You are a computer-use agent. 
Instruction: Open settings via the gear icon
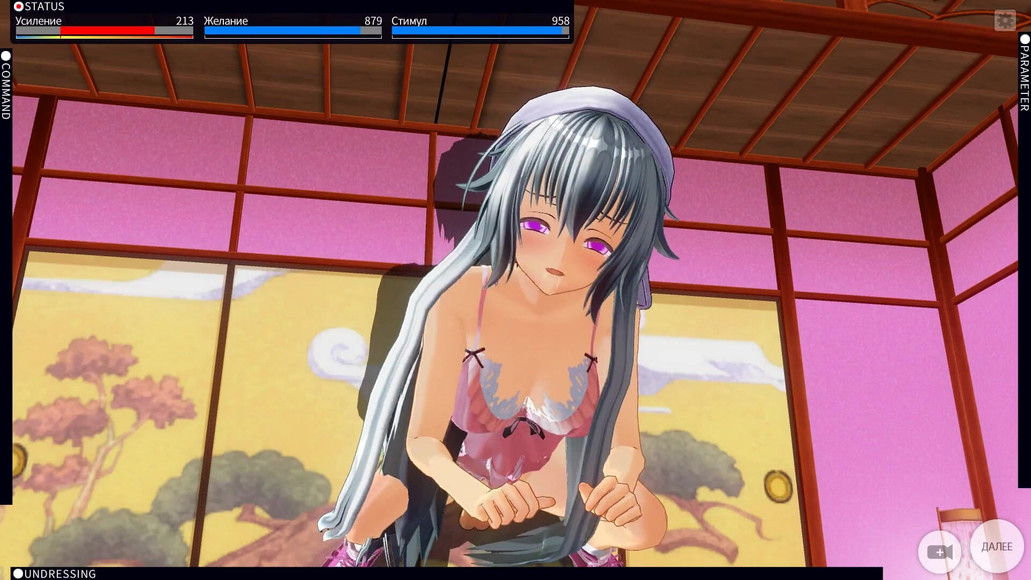click(x=1004, y=21)
